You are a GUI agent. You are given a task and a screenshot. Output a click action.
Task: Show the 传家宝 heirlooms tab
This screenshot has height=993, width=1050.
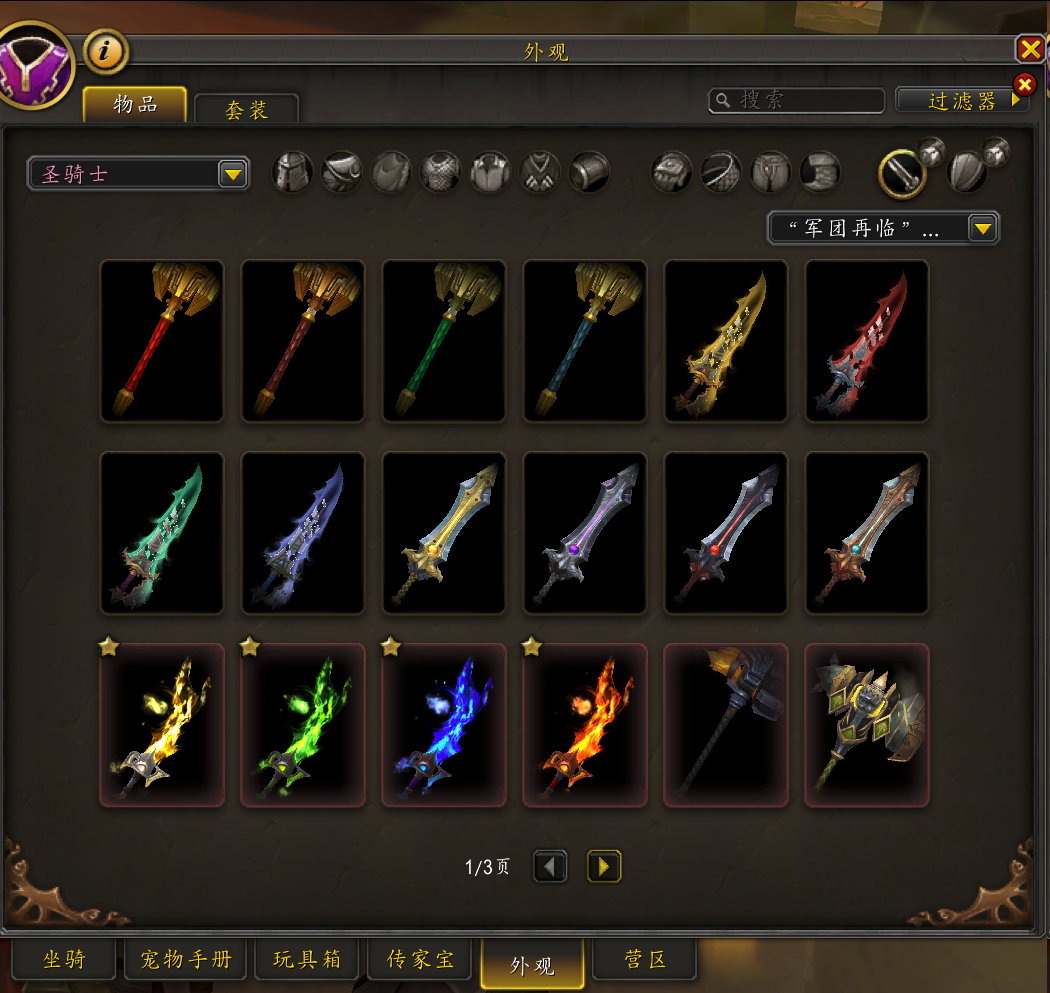click(x=421, y=960)
